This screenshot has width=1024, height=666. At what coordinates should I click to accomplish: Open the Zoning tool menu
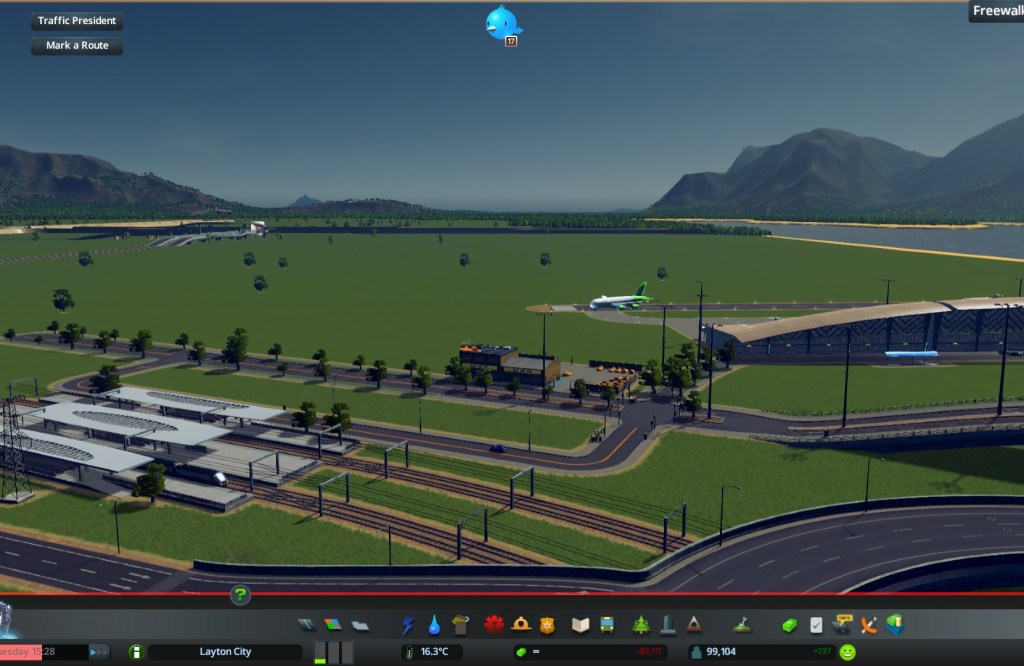point(333,625)
